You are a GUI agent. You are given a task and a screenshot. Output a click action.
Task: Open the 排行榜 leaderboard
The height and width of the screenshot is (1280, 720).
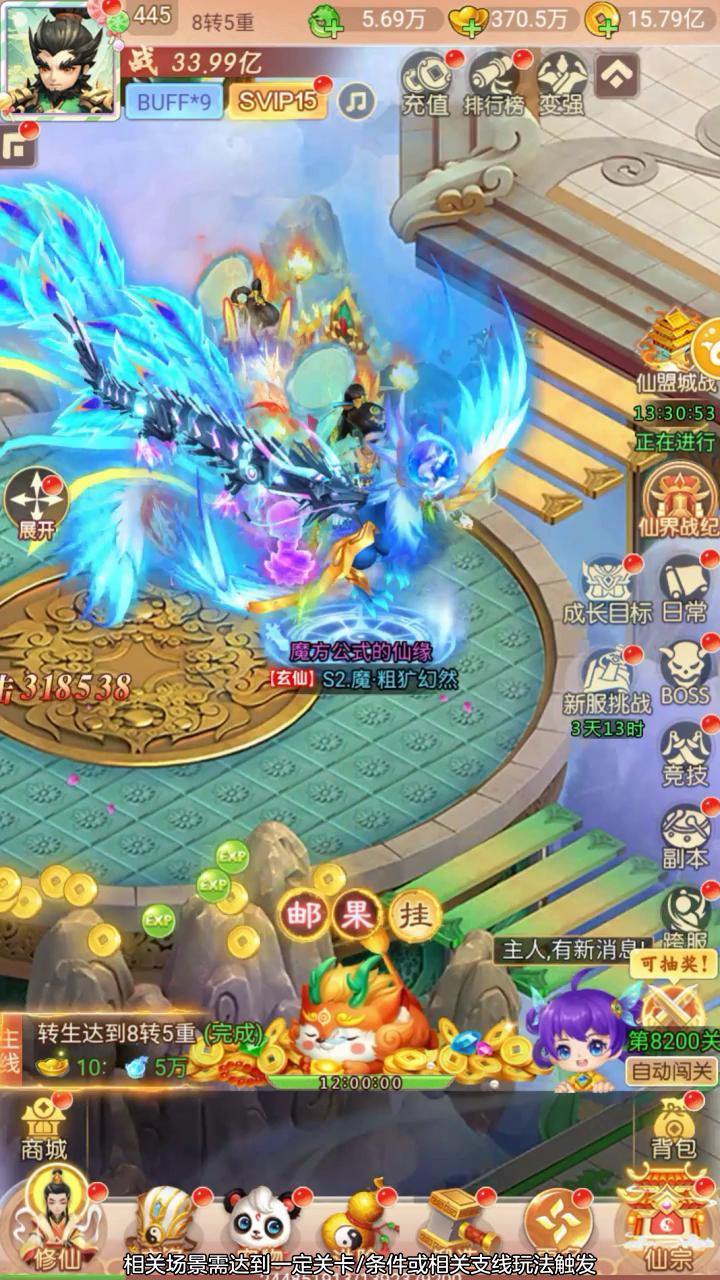coord(494,82)
